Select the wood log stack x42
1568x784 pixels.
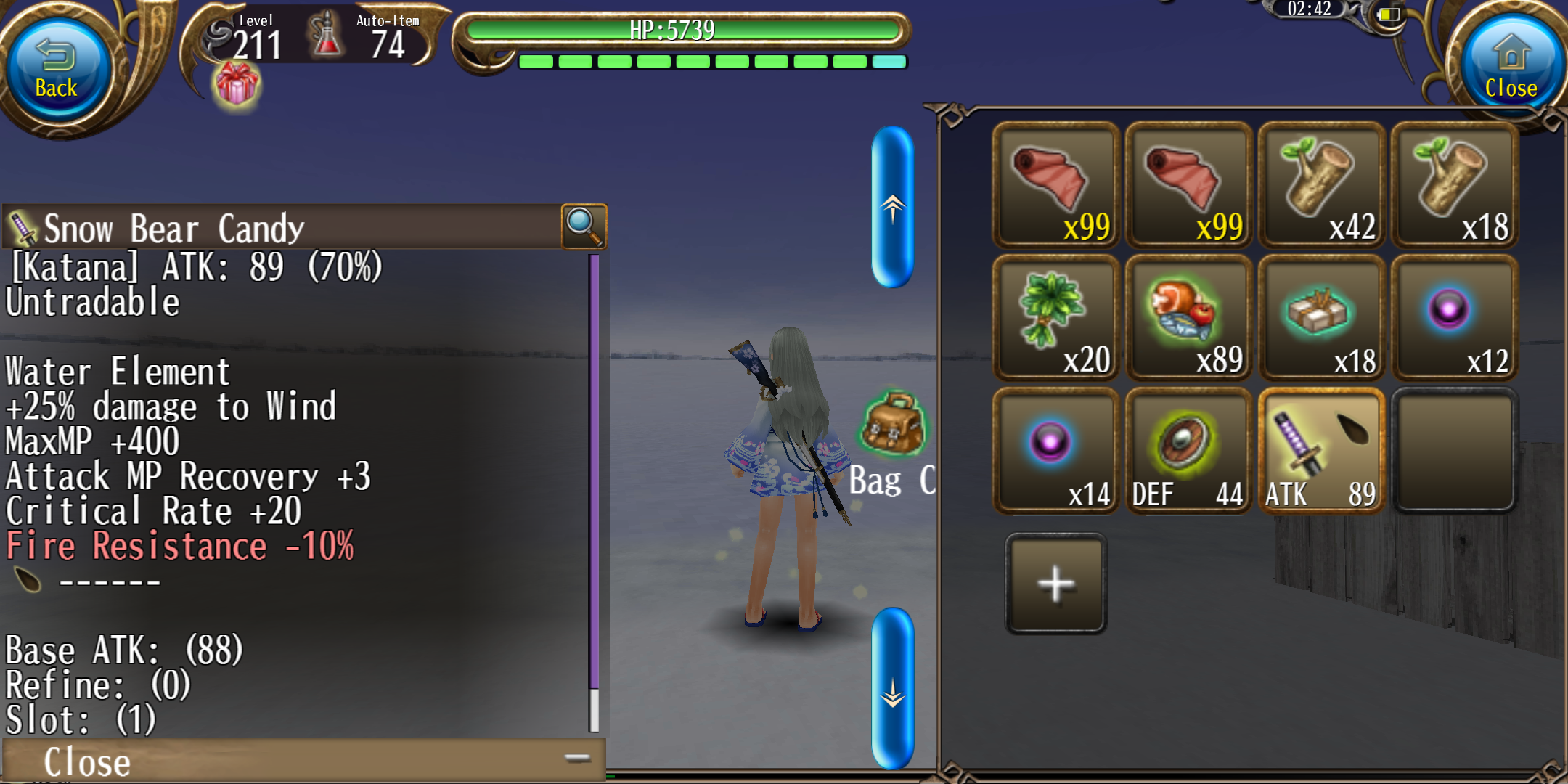[x=1321, y=185]
